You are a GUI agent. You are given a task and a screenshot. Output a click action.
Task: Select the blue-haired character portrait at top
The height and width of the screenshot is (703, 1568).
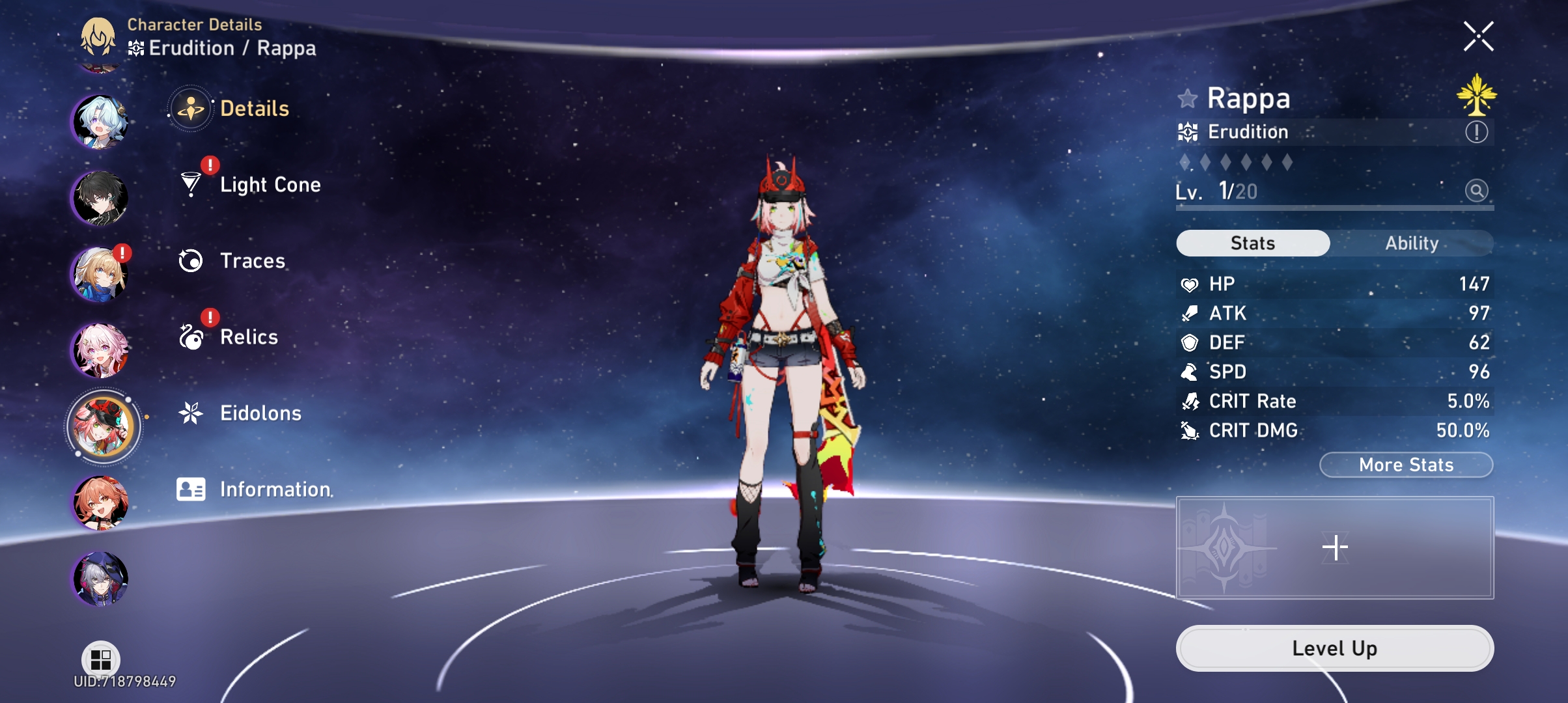tap(102, 120)
